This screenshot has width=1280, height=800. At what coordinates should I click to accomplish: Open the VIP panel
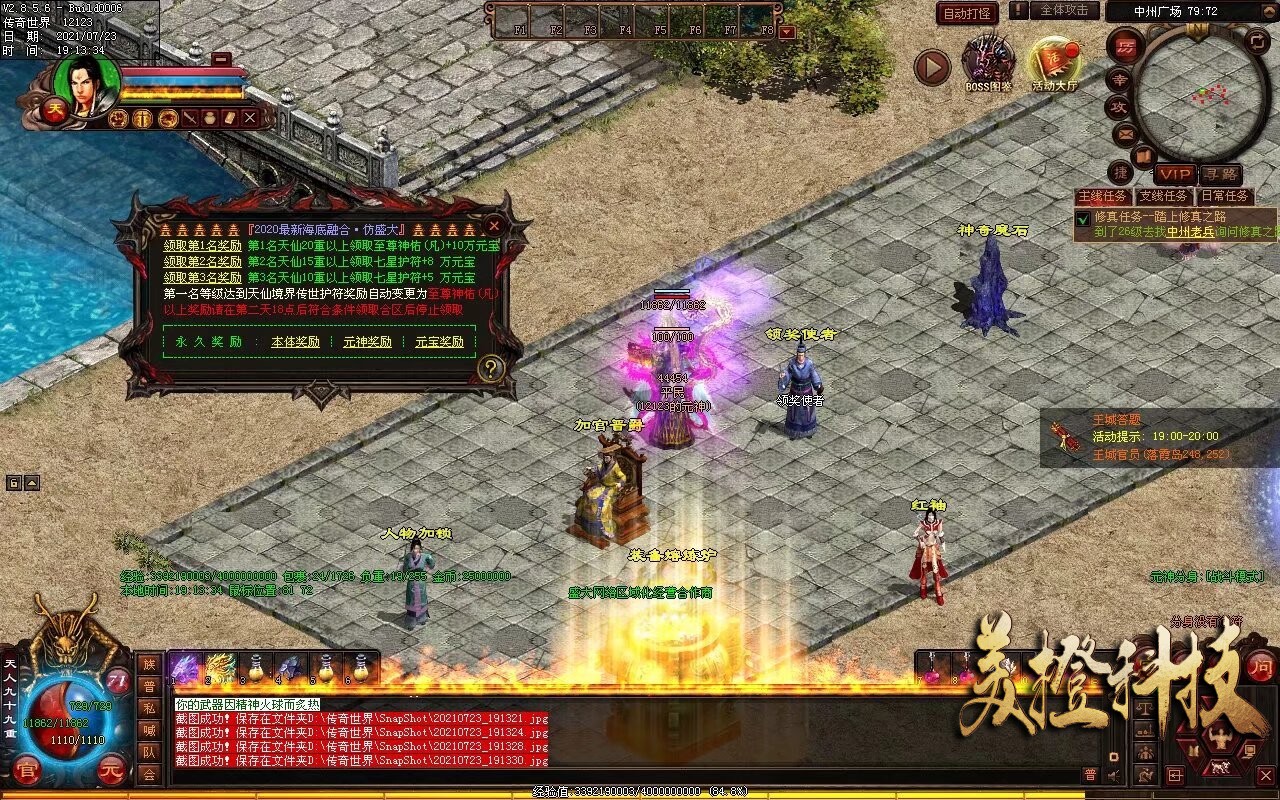[x=1176, y=174]
